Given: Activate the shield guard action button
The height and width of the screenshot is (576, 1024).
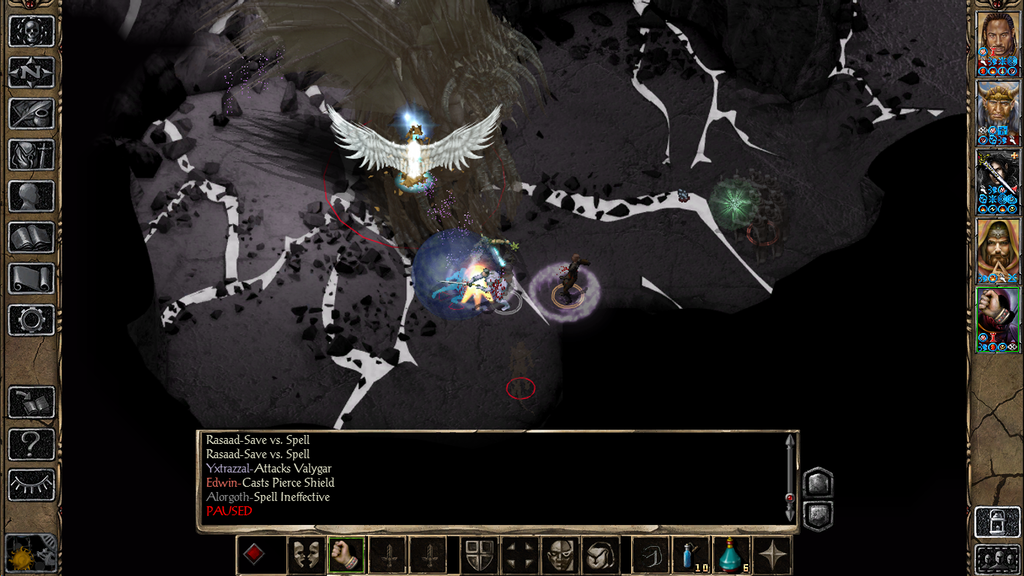Looking at the screenshot, I should coord(476,555).
